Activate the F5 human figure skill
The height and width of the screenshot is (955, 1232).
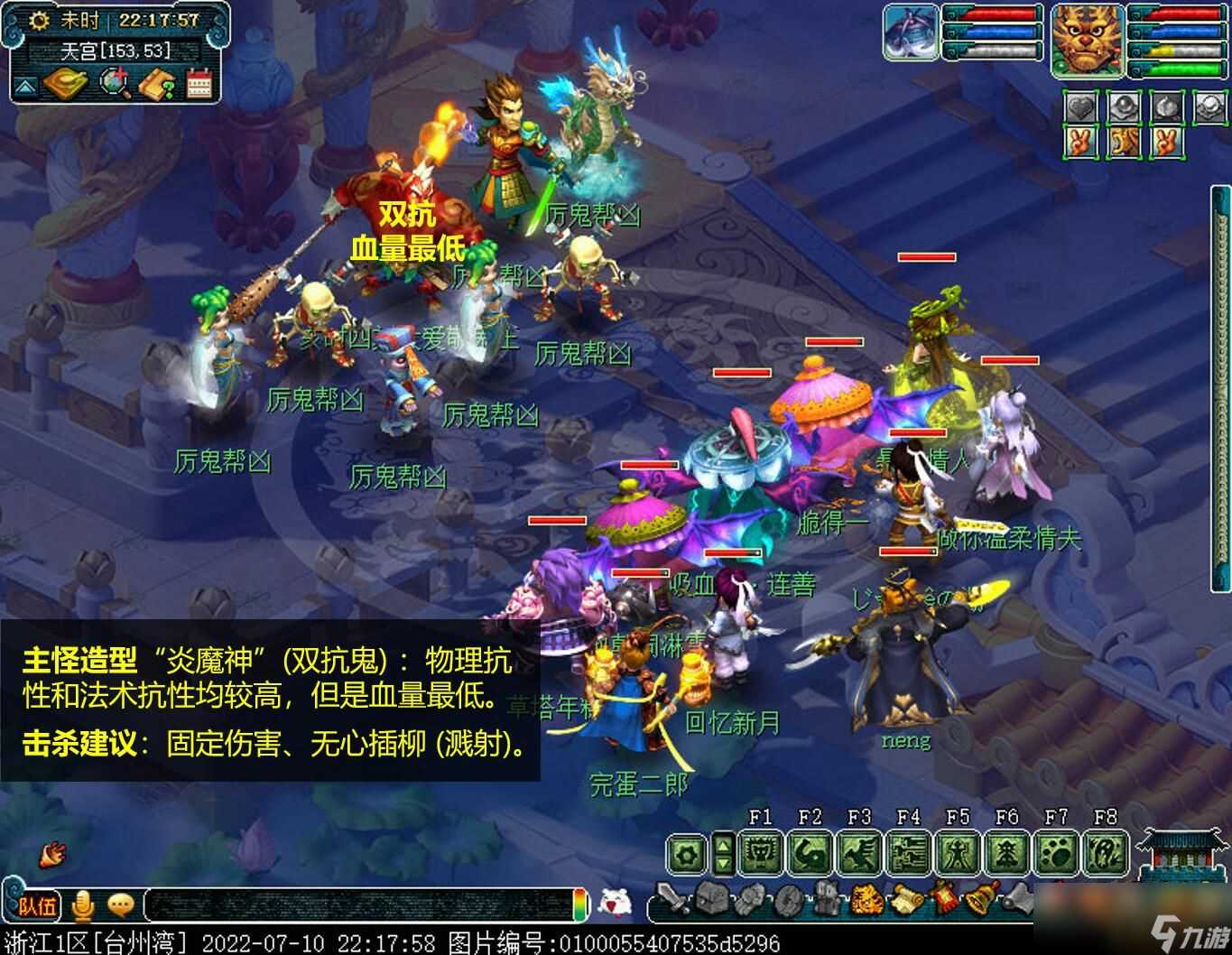pos(958,852)
